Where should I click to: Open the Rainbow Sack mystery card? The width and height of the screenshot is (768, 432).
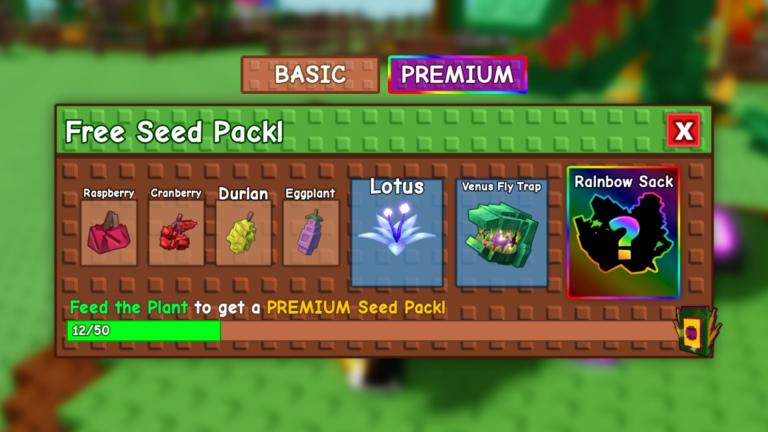623,233
